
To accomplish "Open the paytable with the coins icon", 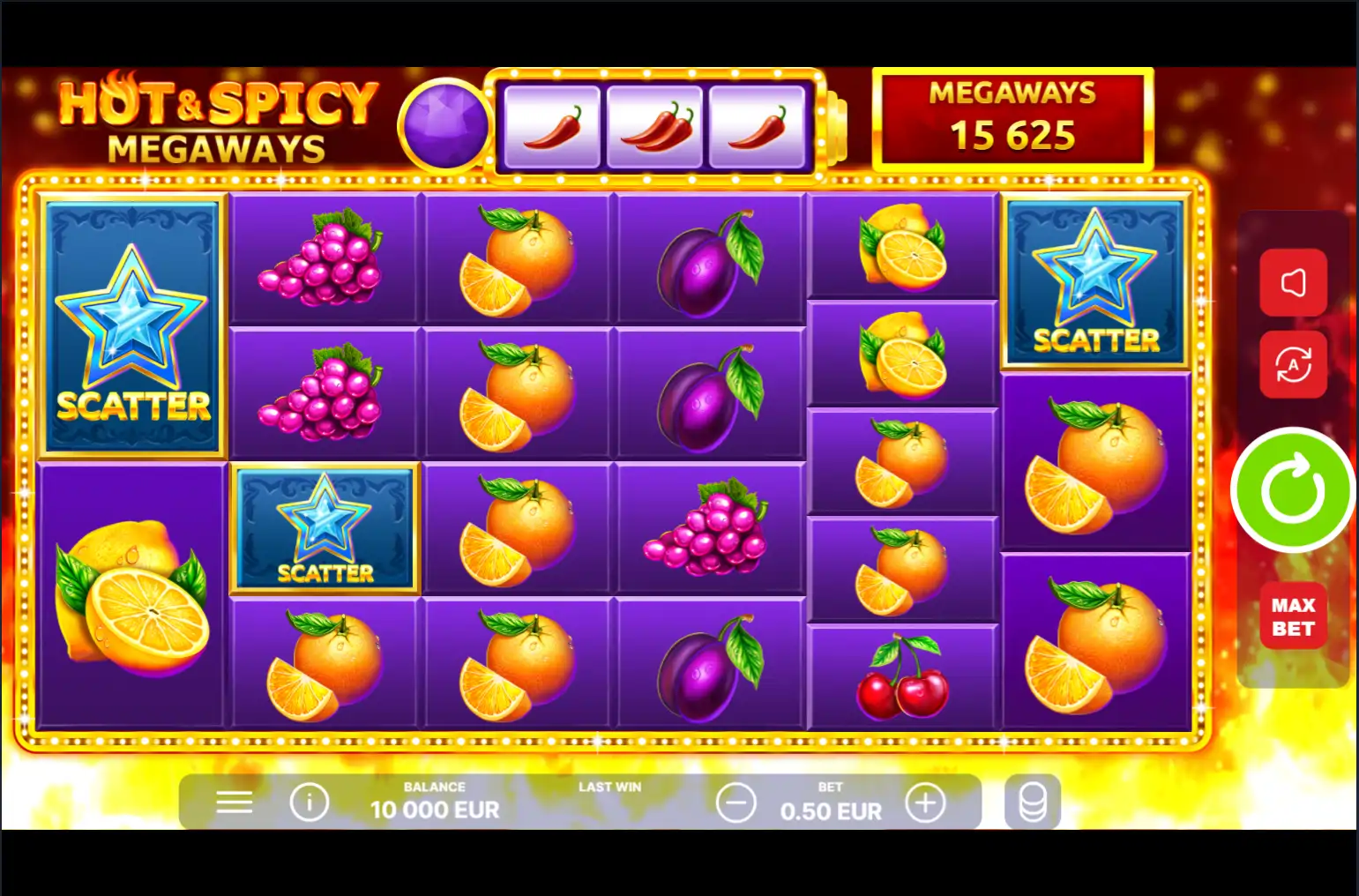I will [1034, 803].
